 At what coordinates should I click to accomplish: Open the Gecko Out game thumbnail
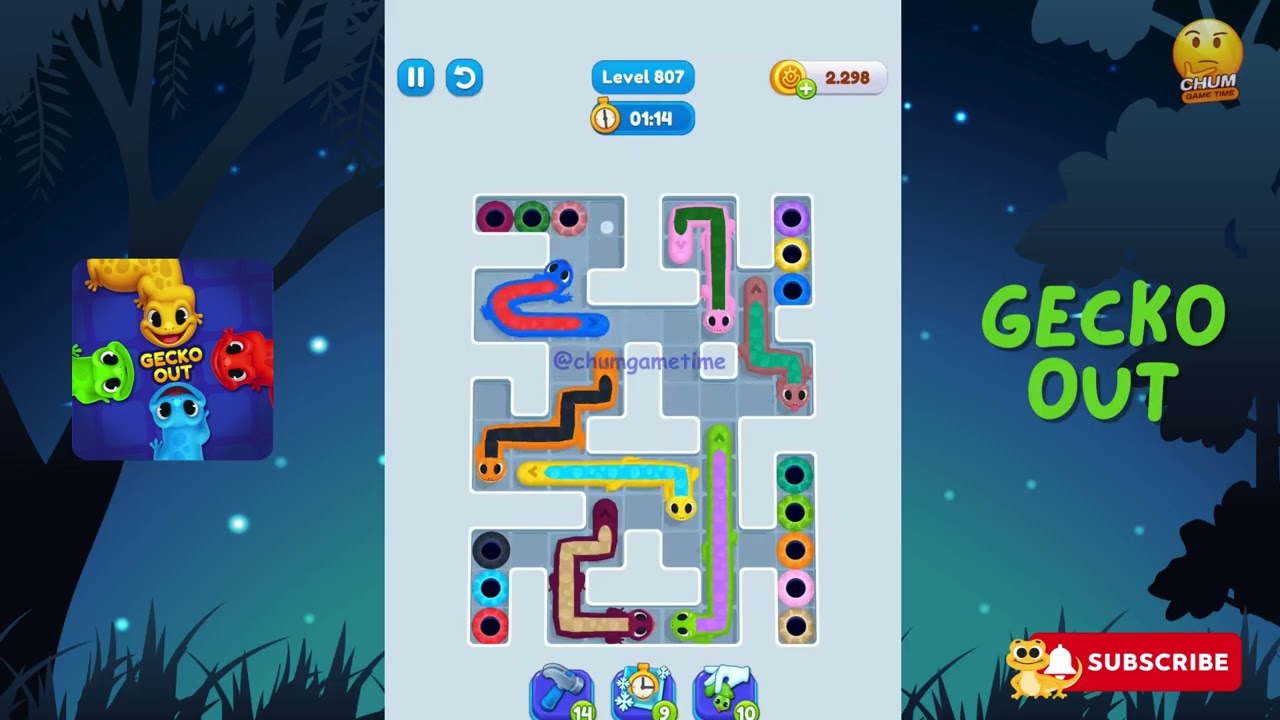coord(172,357)
